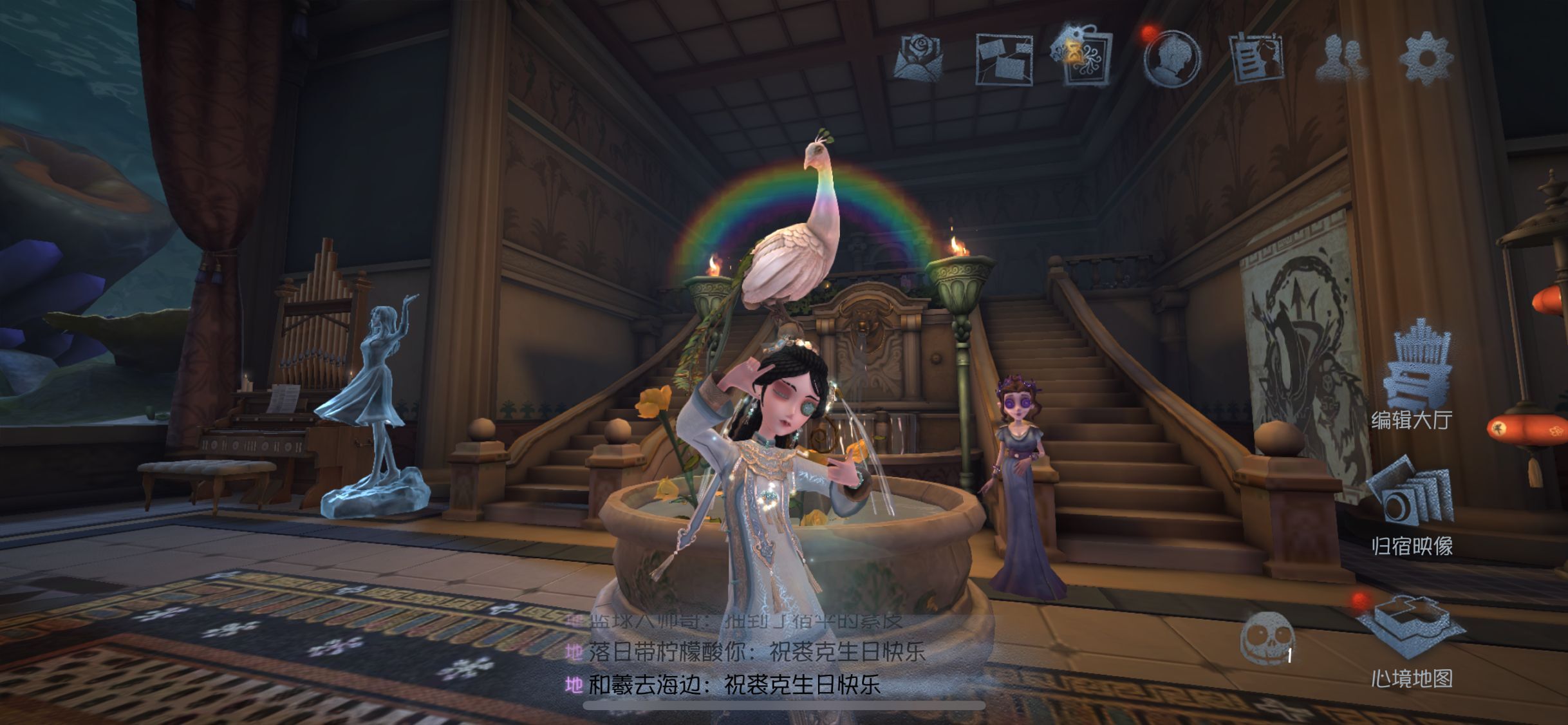
Task: Open the rose envelope mail icon
Action: click(x=920, y=58)
